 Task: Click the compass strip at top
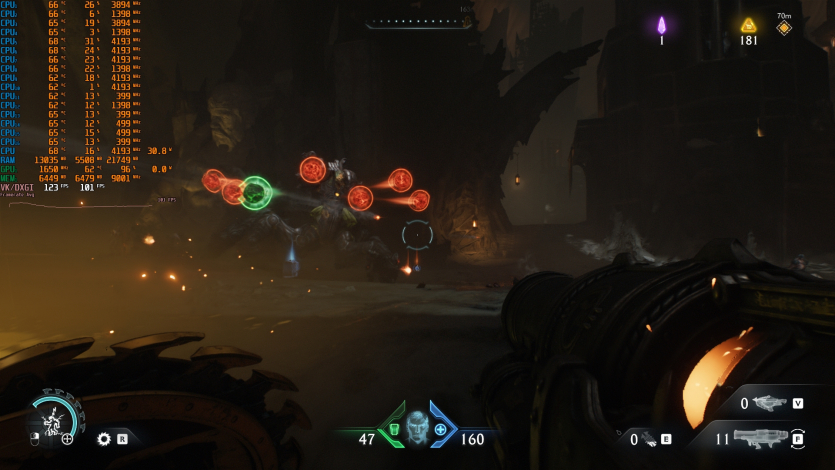418,21
